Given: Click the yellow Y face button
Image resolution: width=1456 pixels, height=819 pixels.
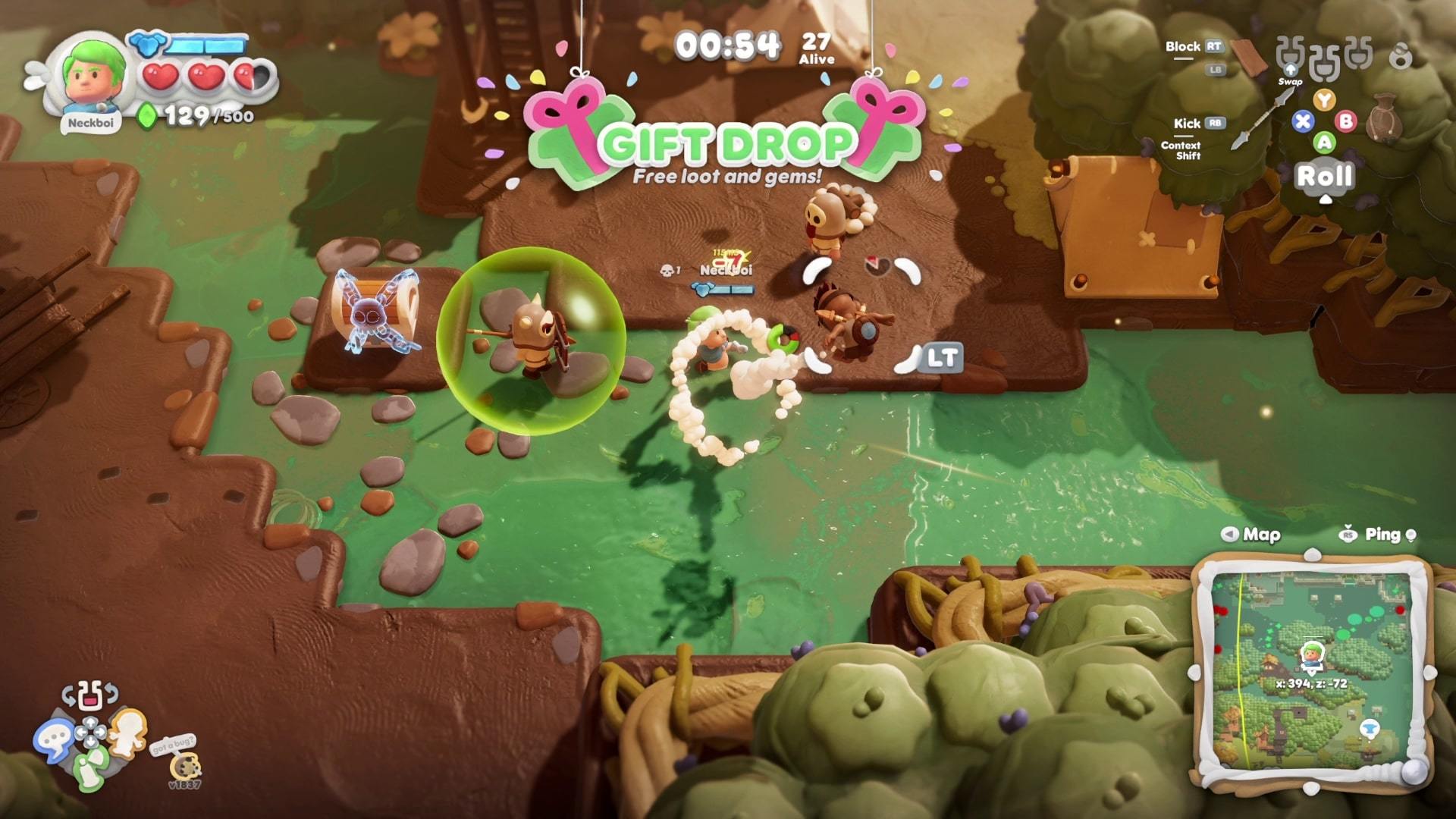Looking at the screenshot, I should click(x=1324, y=100).
